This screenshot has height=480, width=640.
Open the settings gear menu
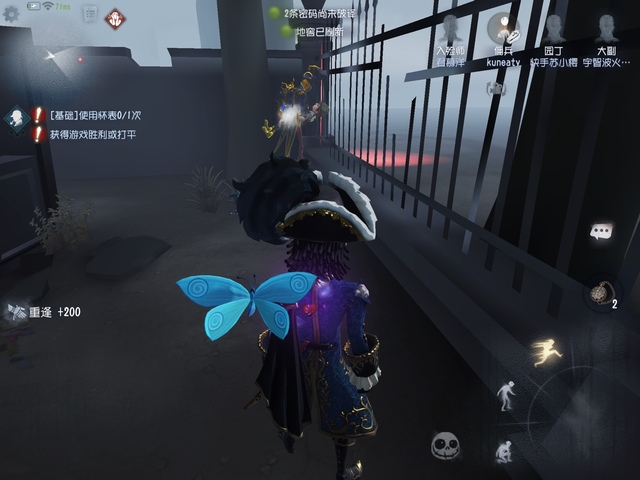coord(12,14)
